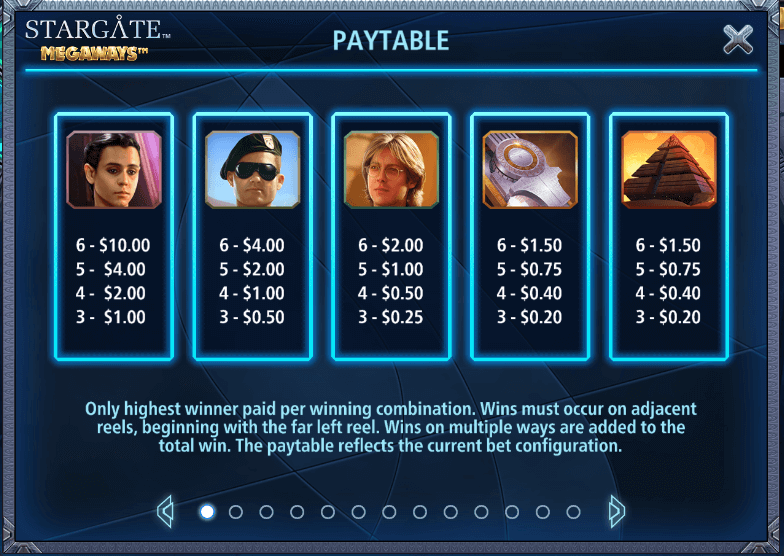Select the highlighted first page dot
This screenshot has height=556, width=784.
pos(207,512)
